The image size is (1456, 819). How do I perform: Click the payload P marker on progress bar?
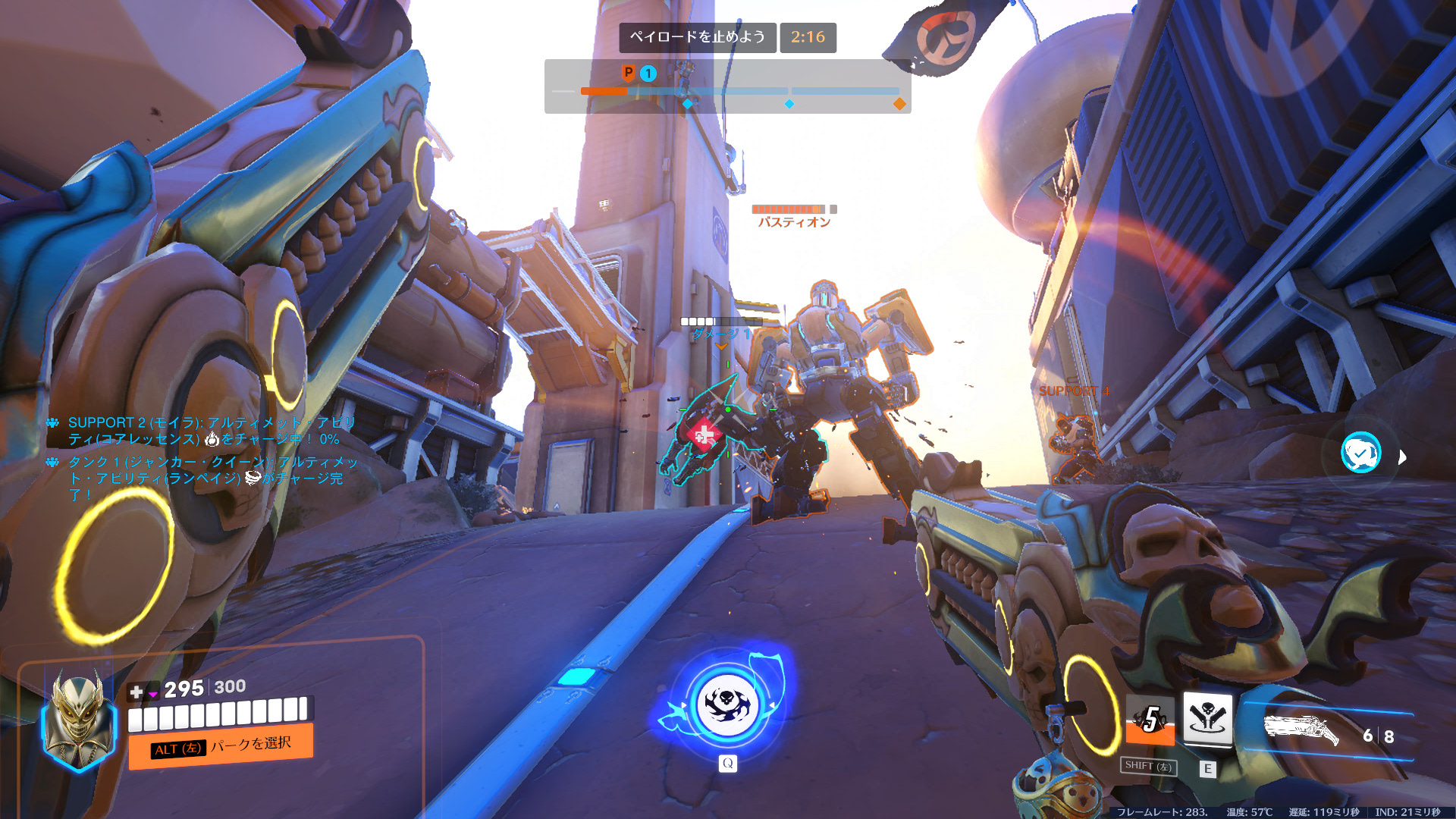point(628,73)
